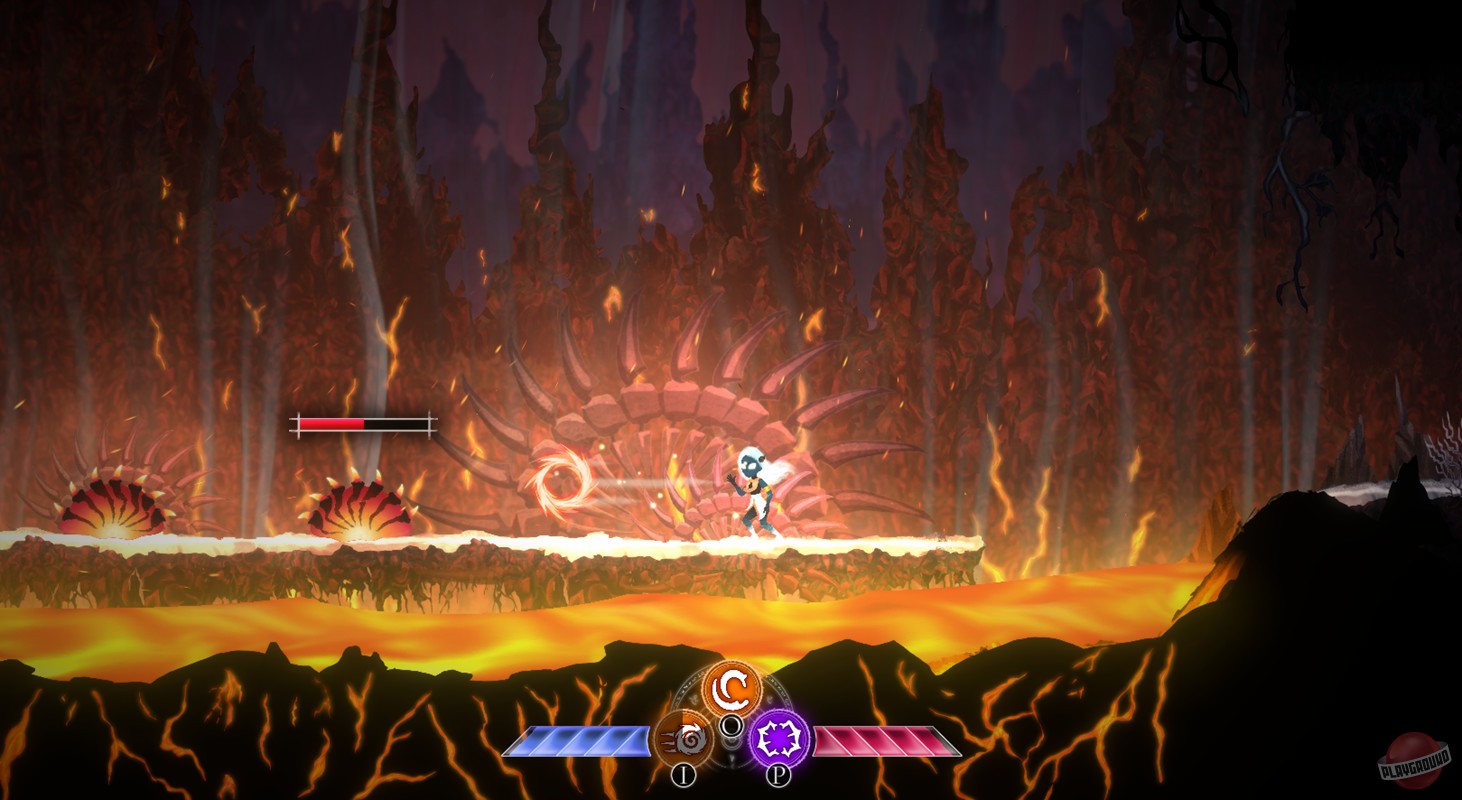Image resolution: width=1462 pixels, height=800 pixels.
Task: Expand the boss health bar frame
Action: pos(362,424)
